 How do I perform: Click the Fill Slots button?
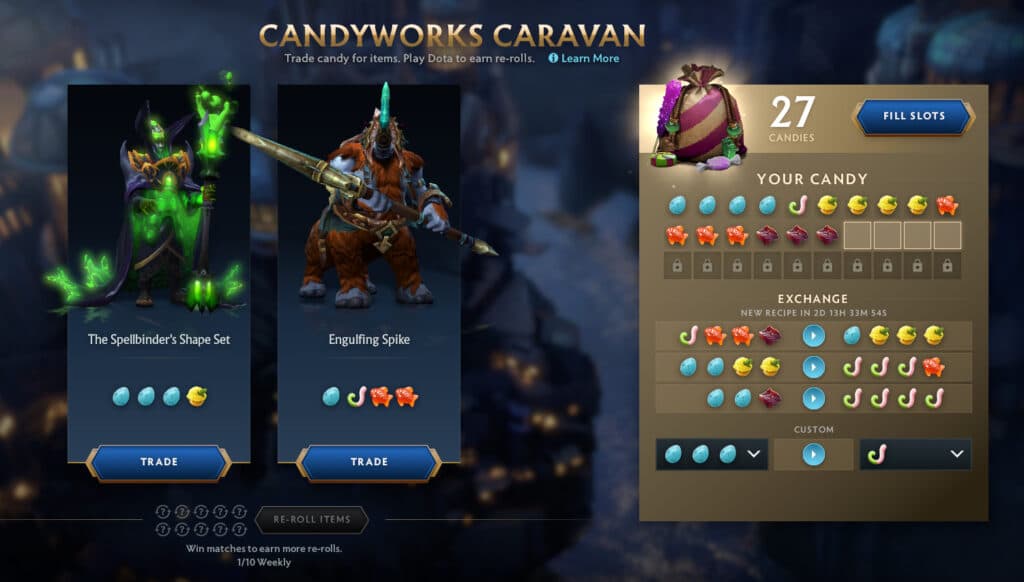[x=913, y=116]
